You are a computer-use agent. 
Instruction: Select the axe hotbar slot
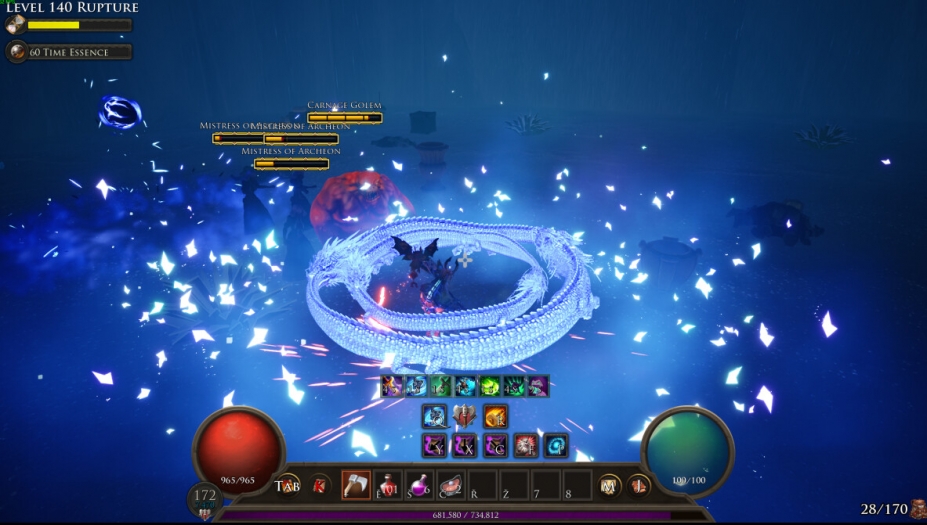coord(356,485)
